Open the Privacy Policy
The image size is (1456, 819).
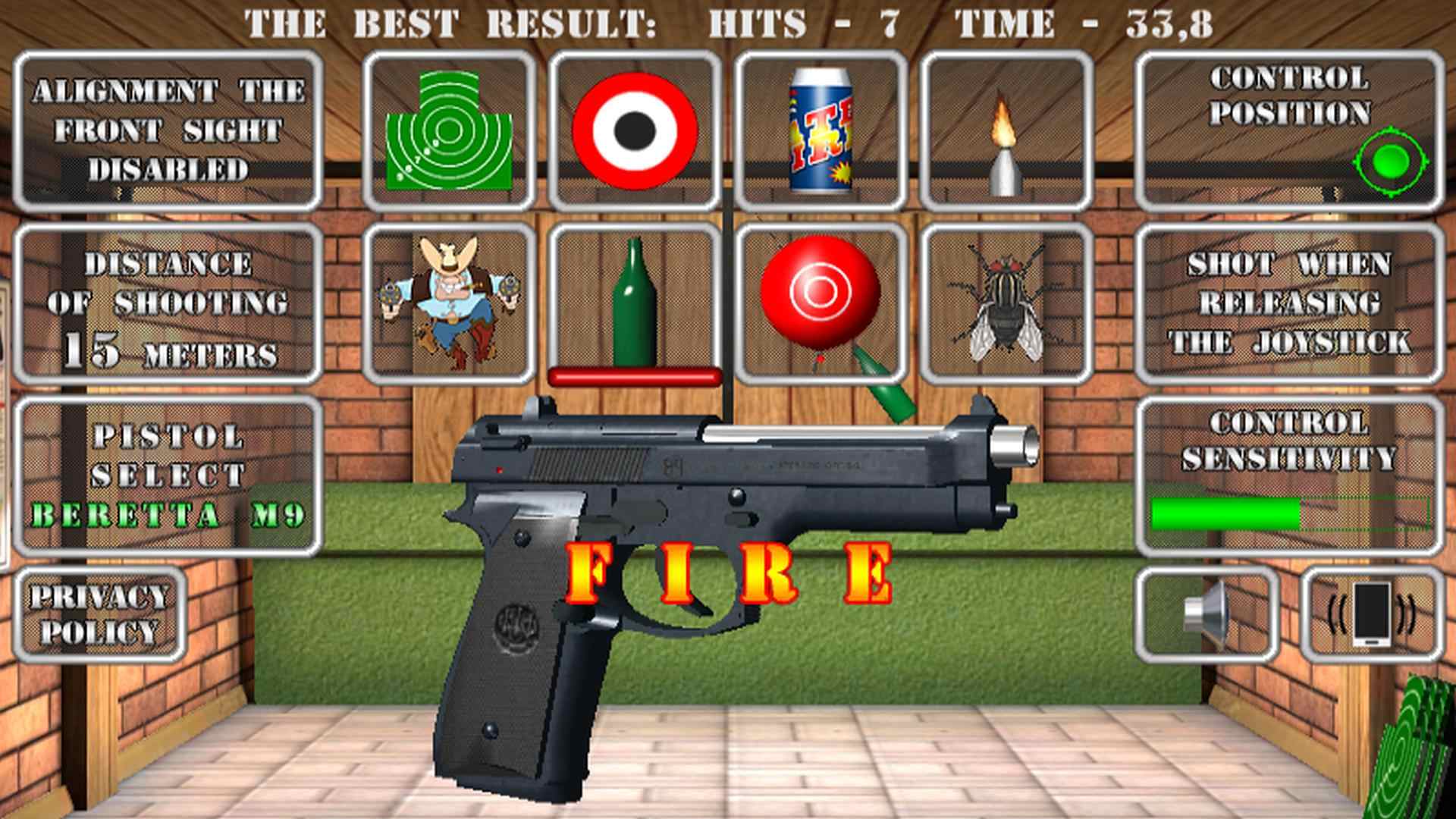(103, 614)
